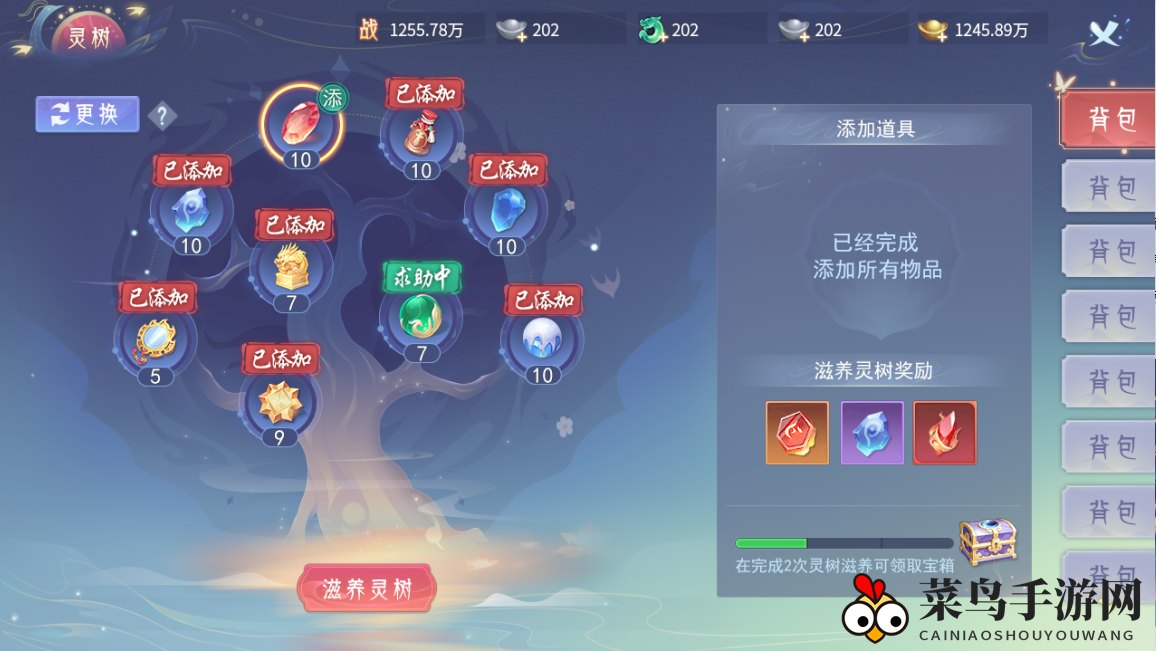Image resolution: width=1156 pixels, height=651 pixels.
Task: View the orange-framed red gem reward
Action: coord(797,433)
